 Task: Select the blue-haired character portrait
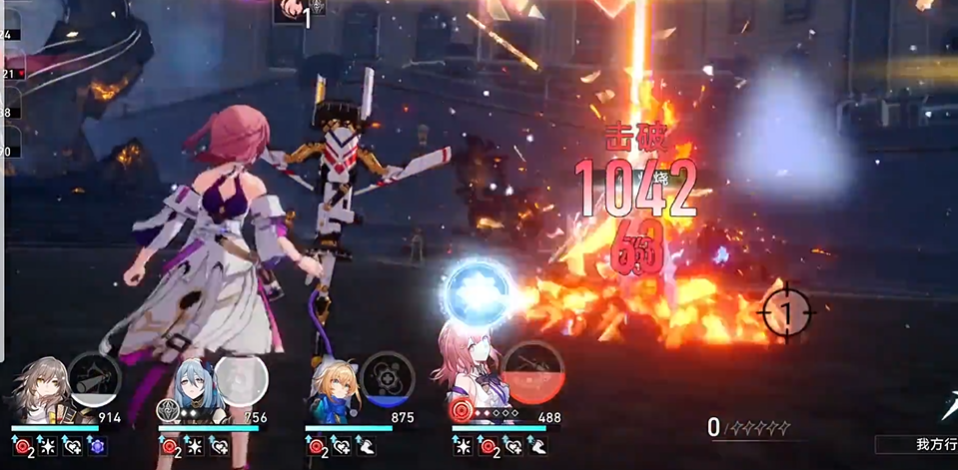pyautogui.click(x=188, y=389)
